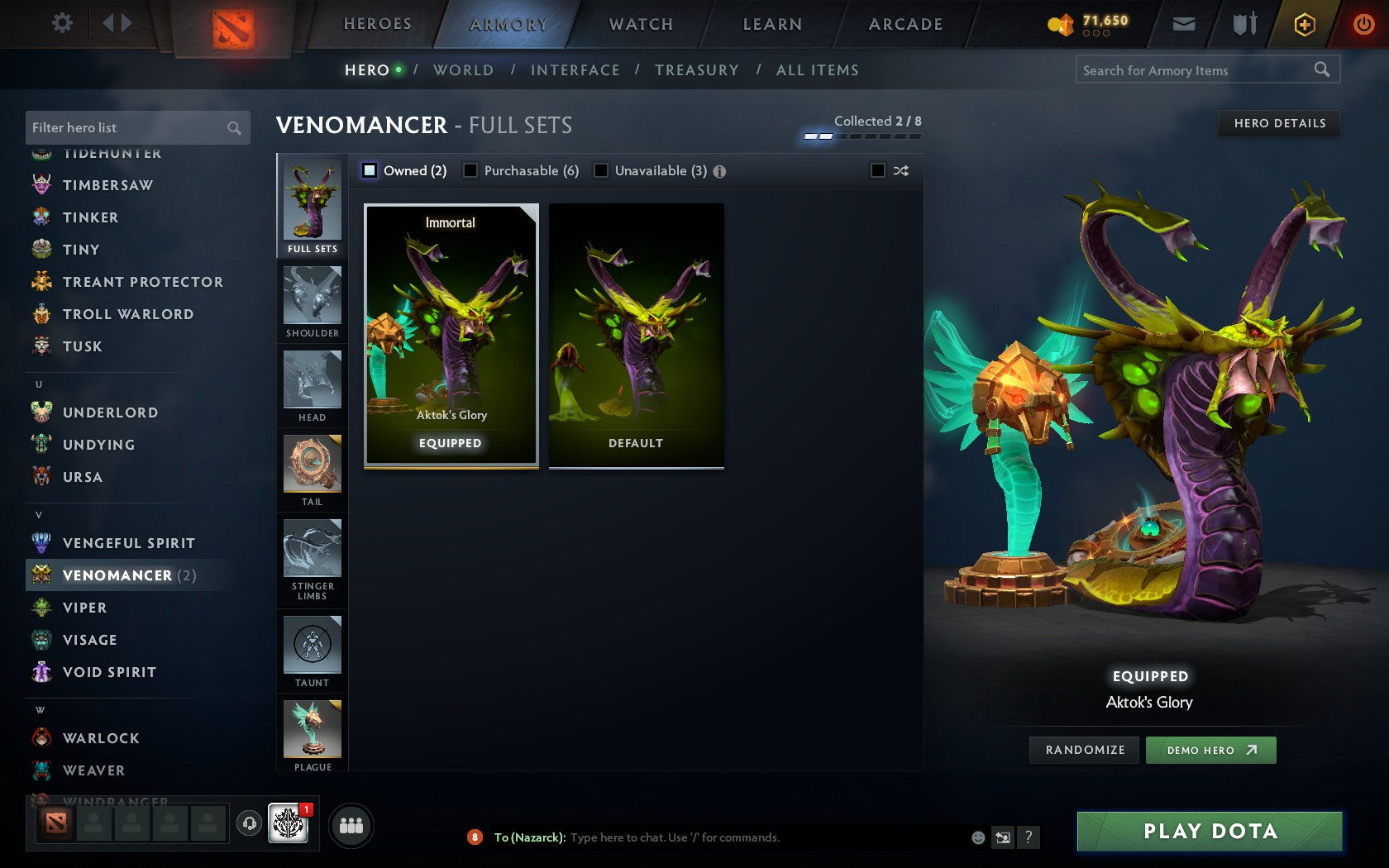
Task: Click the search magnifier in Armory search
Action: click(1322, 70)
